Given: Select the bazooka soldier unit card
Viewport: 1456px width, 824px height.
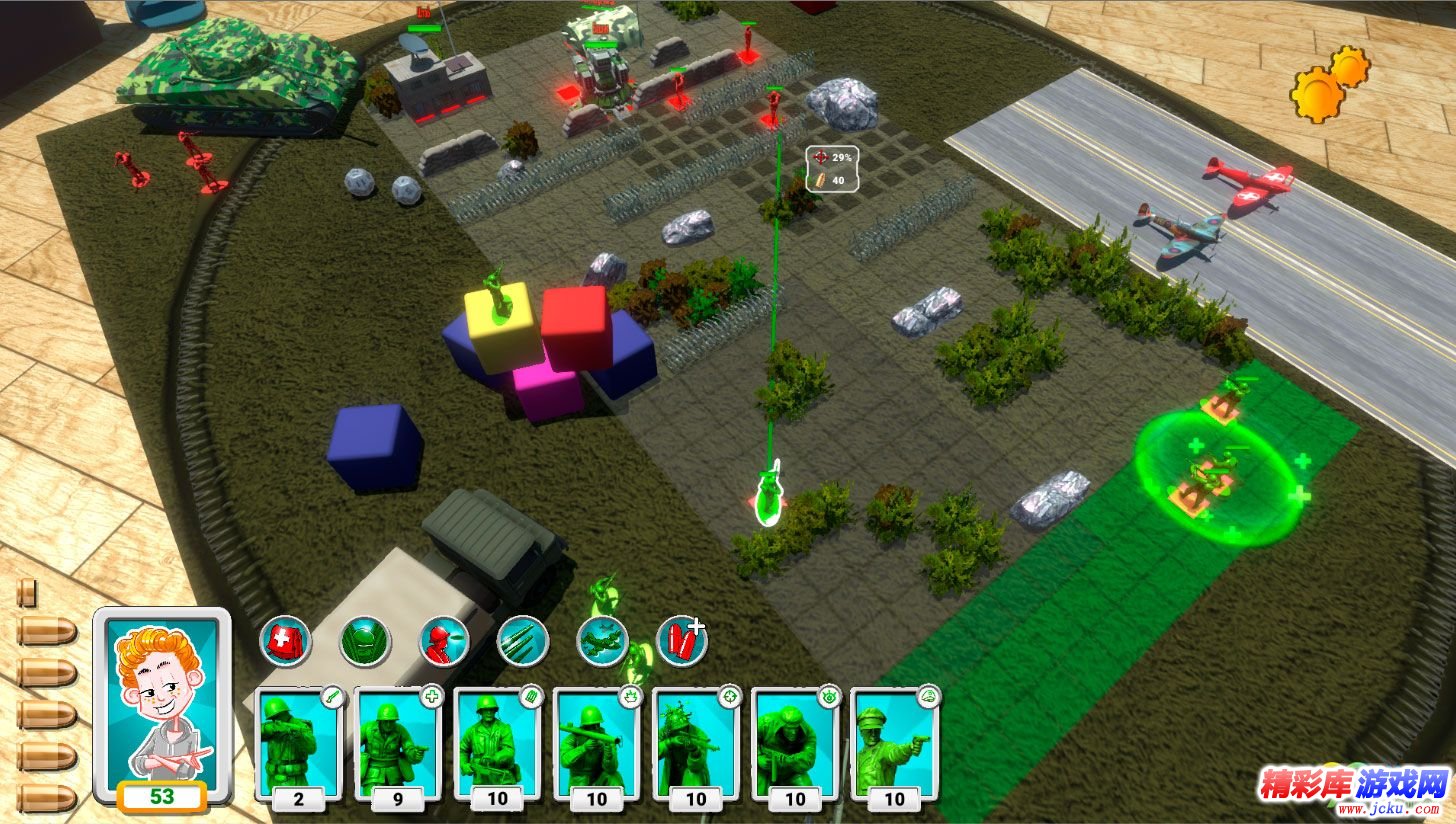Looking at the screenshot, I should pos(596,745).
